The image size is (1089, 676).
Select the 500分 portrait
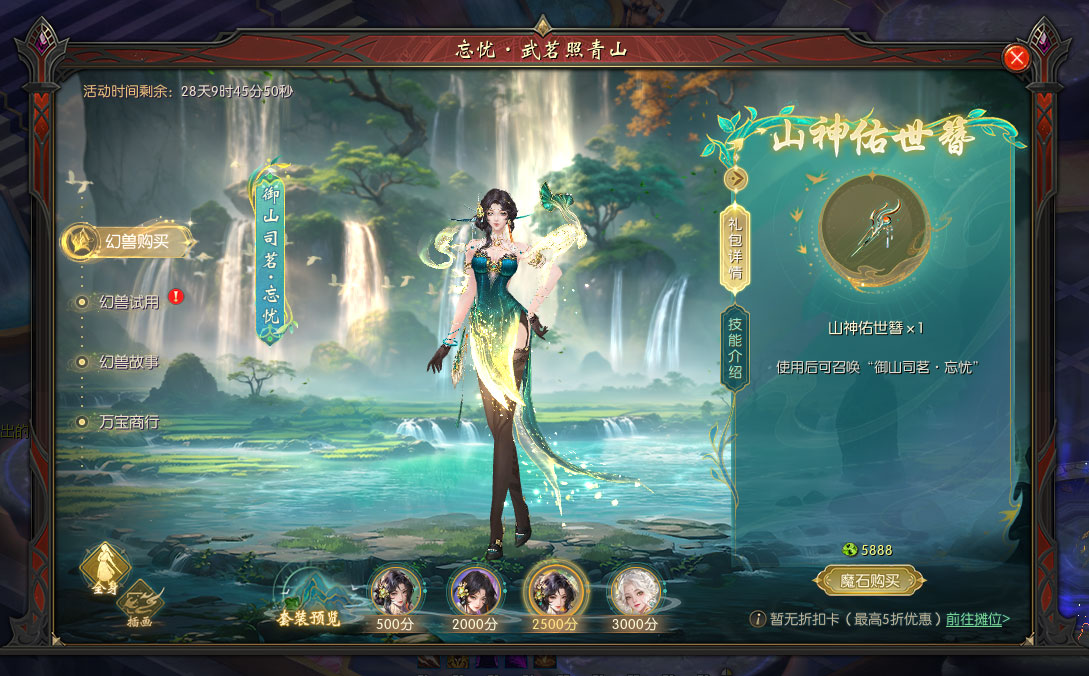click(x=395, y=591)
